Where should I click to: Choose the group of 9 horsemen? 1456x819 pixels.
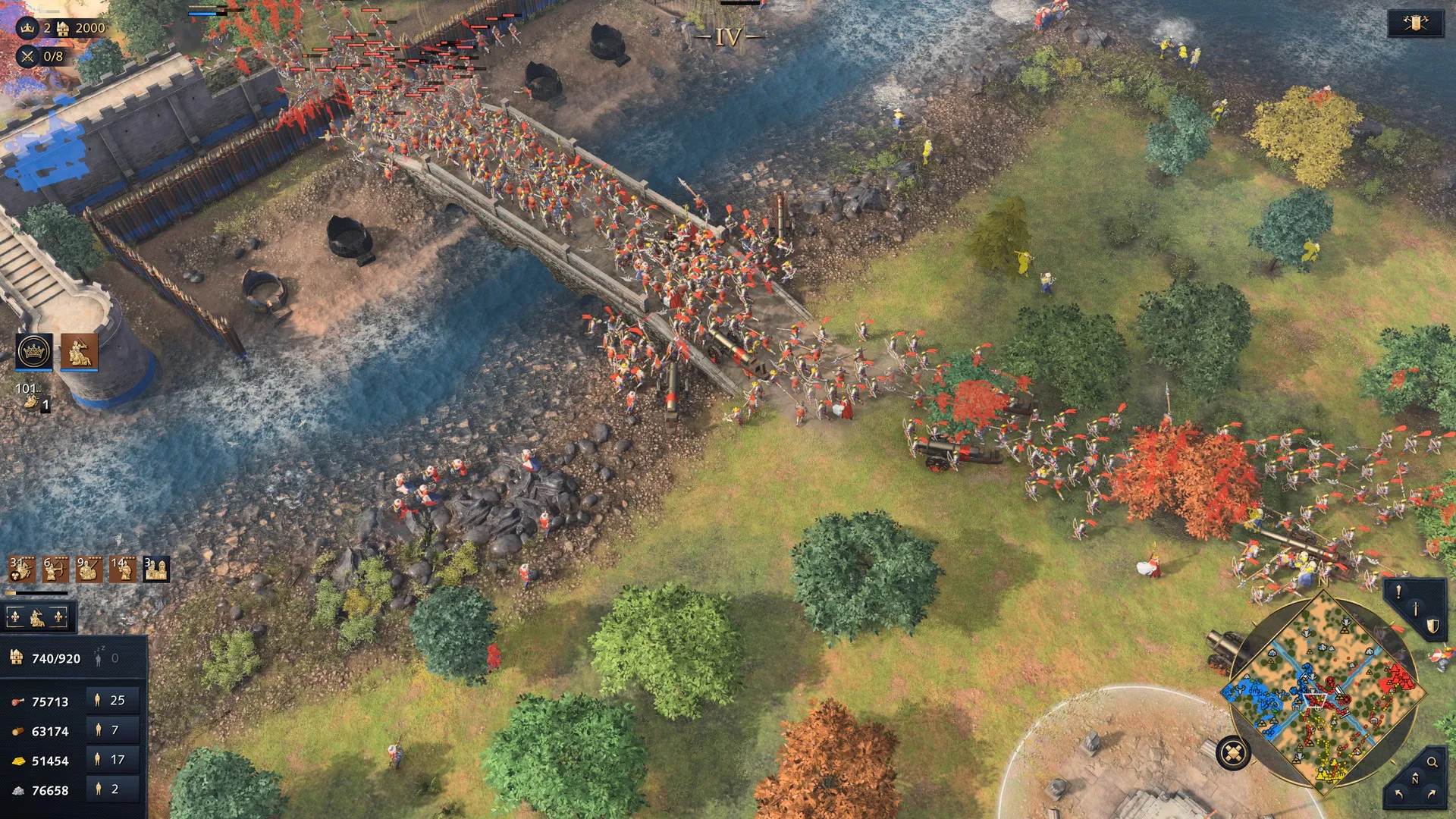(x=89, y=569)
